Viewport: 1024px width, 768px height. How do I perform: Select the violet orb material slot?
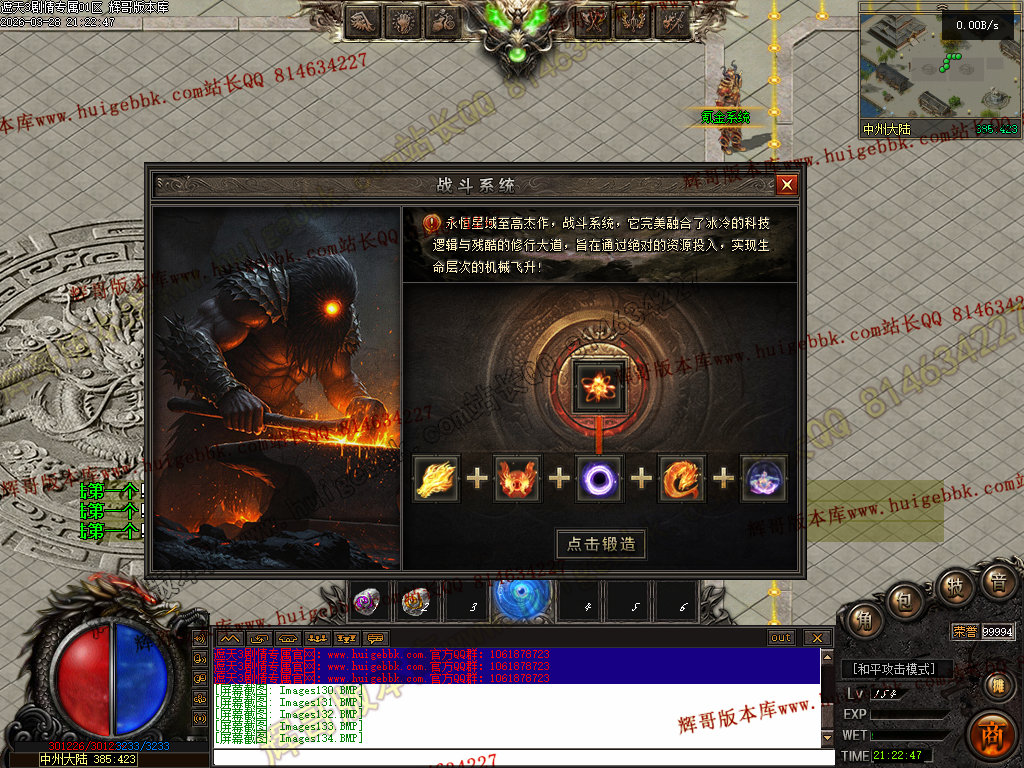click(x=763, y=478)
